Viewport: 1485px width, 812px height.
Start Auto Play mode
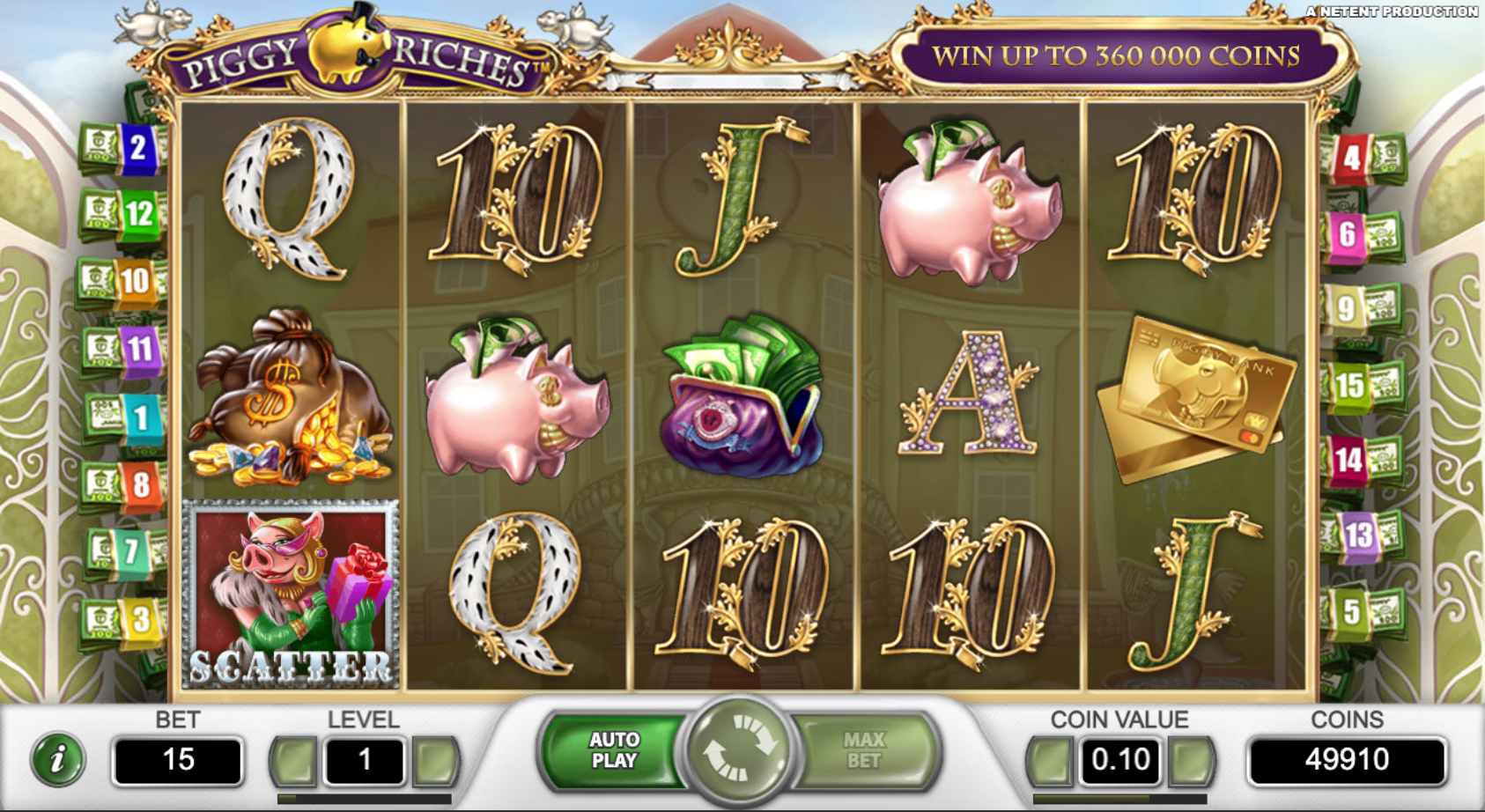(x=613, y=751)
